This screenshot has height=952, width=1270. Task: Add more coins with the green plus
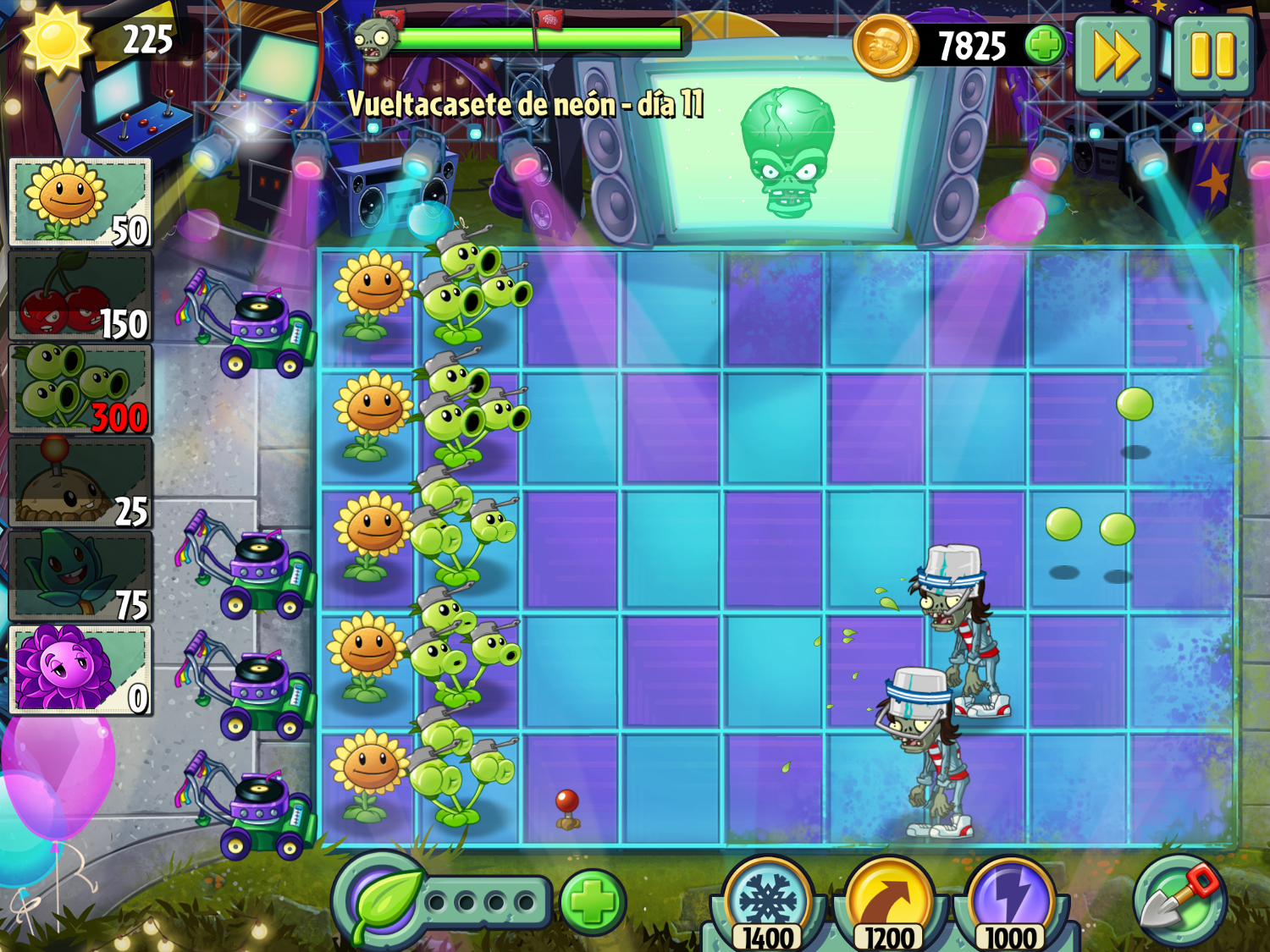[1045, 45]
